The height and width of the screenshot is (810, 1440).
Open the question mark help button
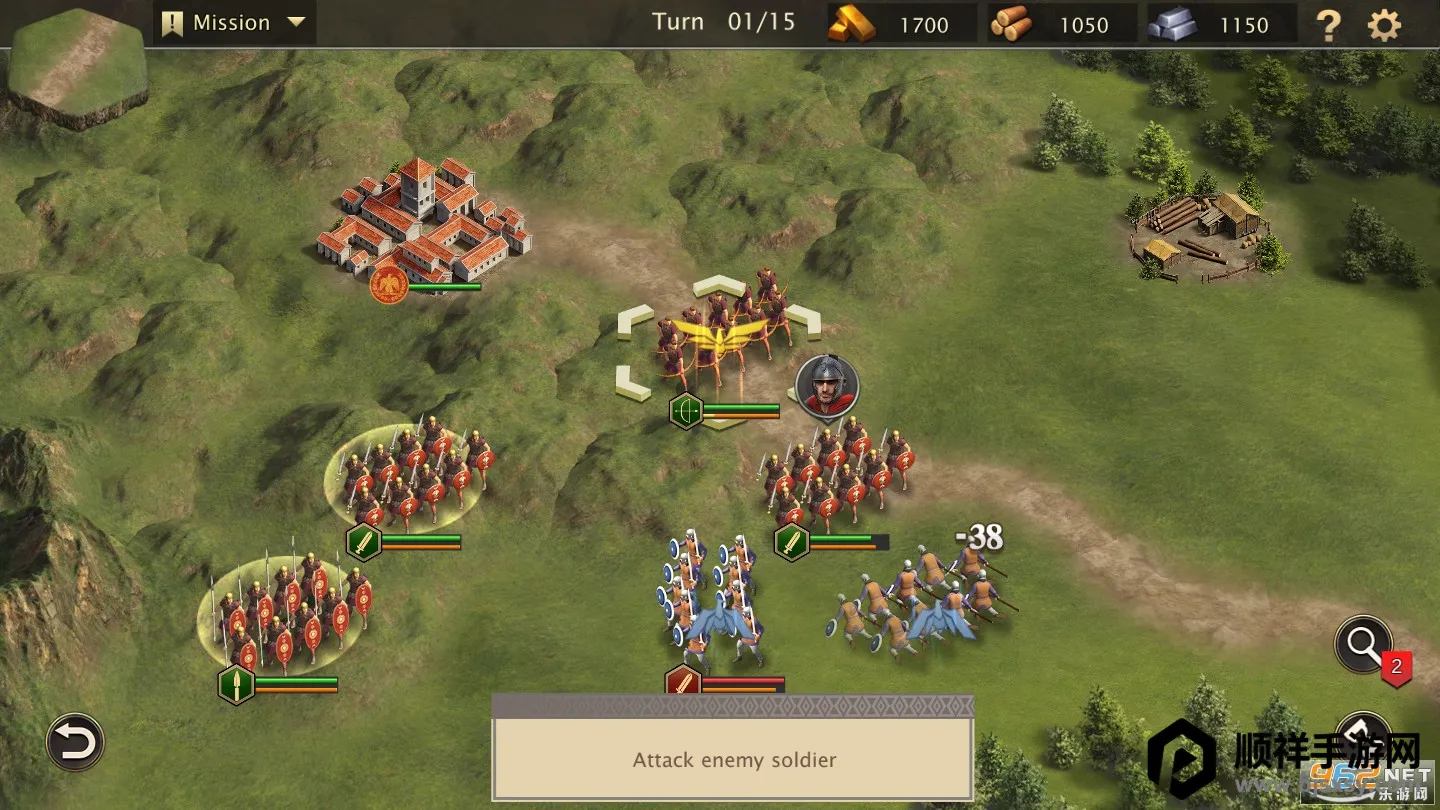1328,25
